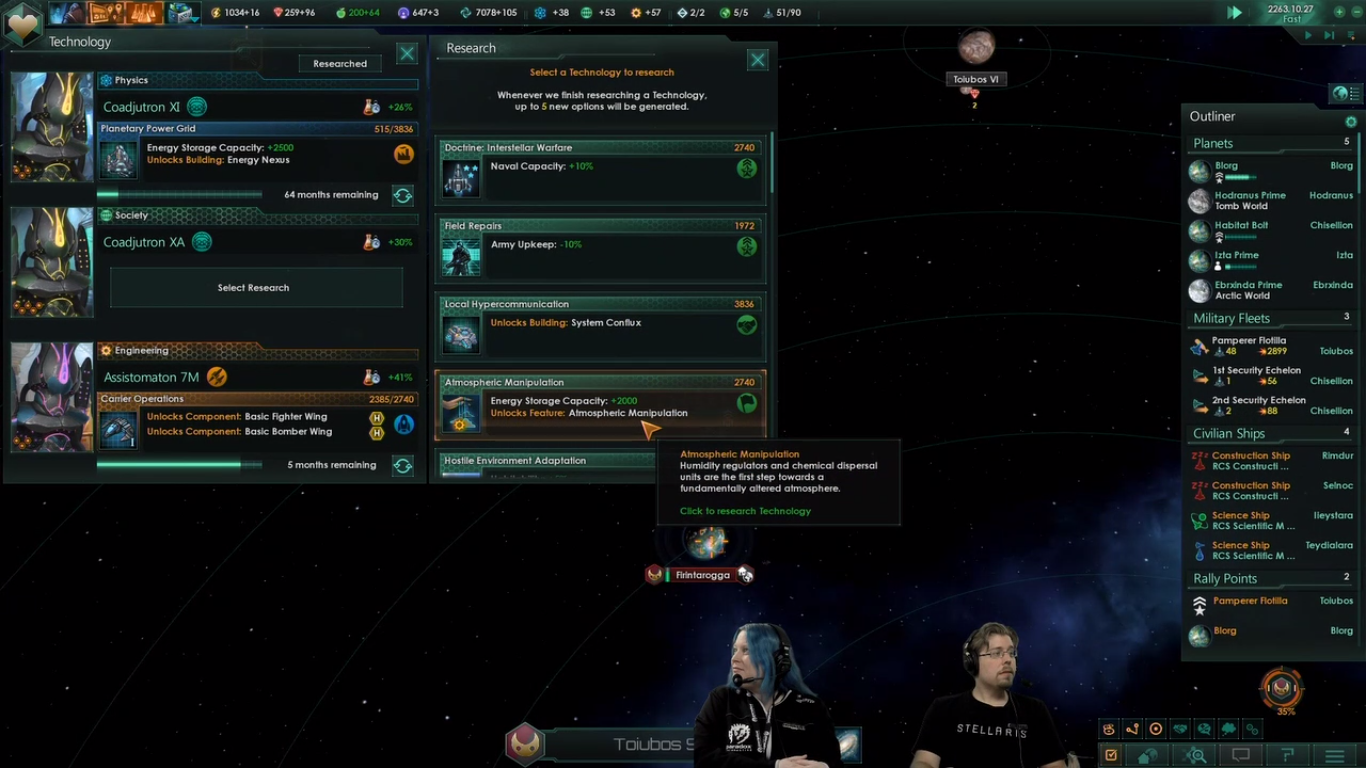Image resolution: width=1366 pixels, height=768 pixels.
Task: Open the main menu hamburger button
Action: point(1334,756)
